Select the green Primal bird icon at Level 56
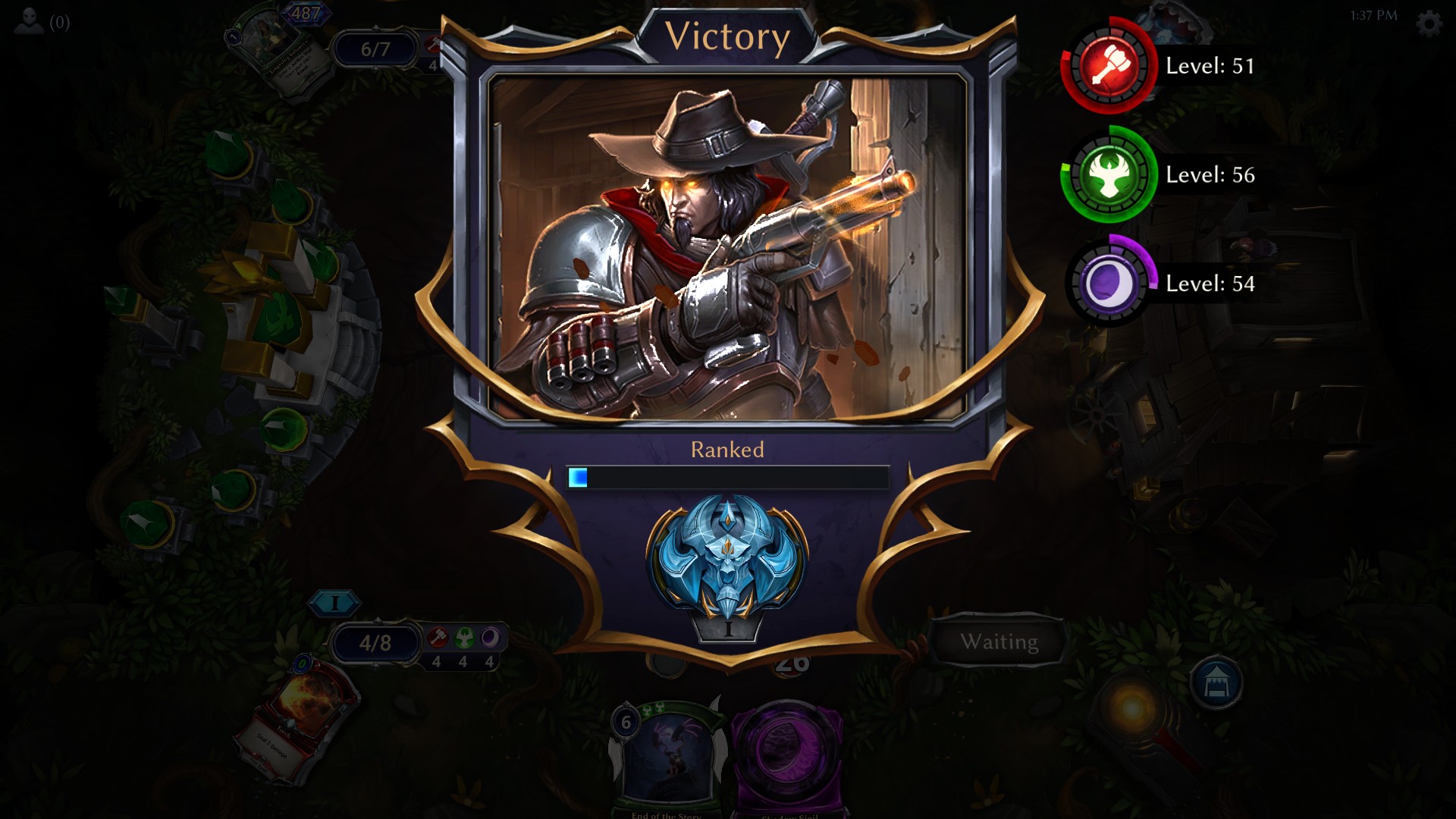The width and height of the screenshot is (1456, 819). point(1109,177)
